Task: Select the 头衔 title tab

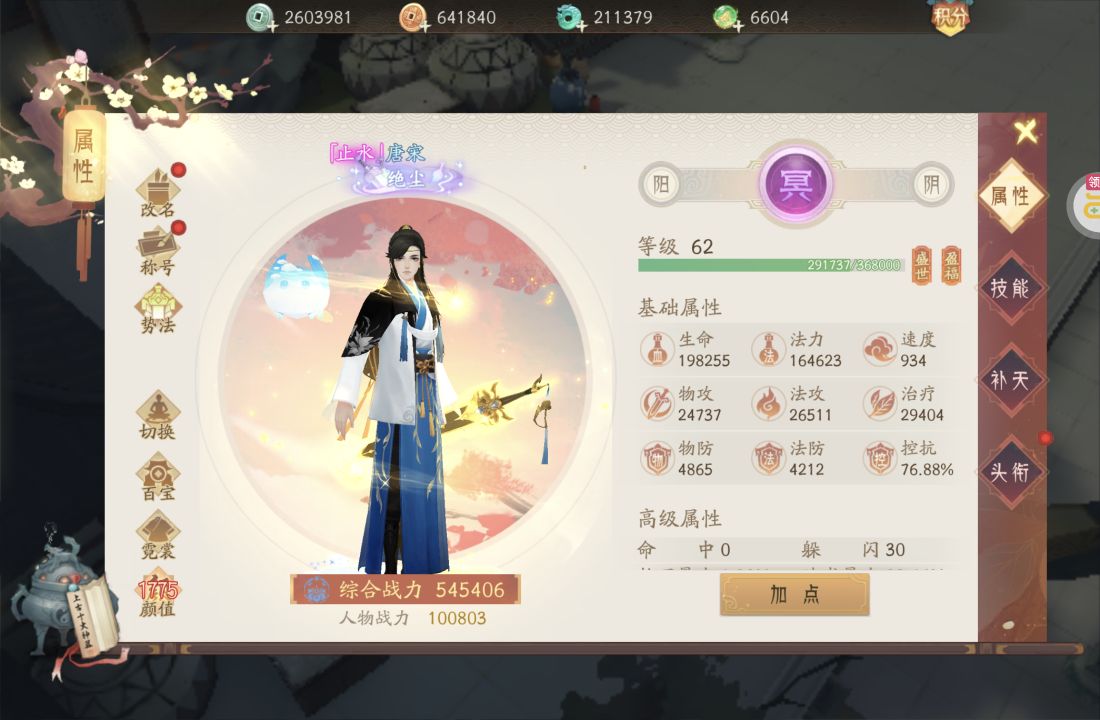Action: (1010, 471)
